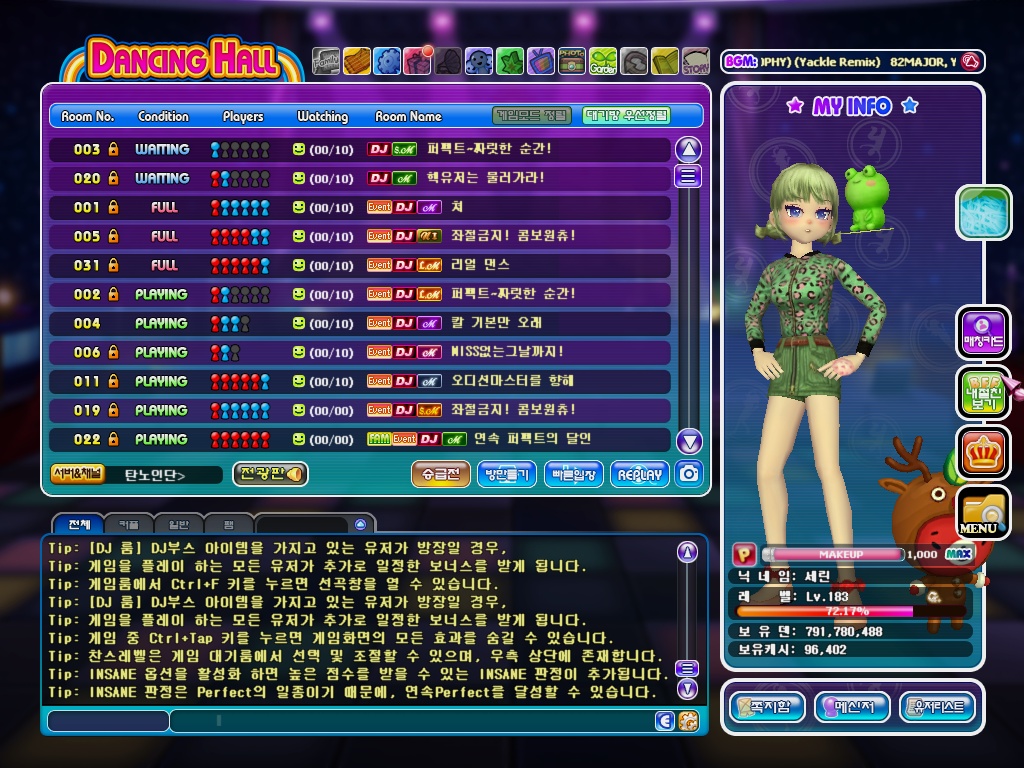Image resolution: width=1024 pixels, height=768 pixels.
Task: Open the 메신저 messenger button
Action: pyautogui.click(x=852, y=708)
